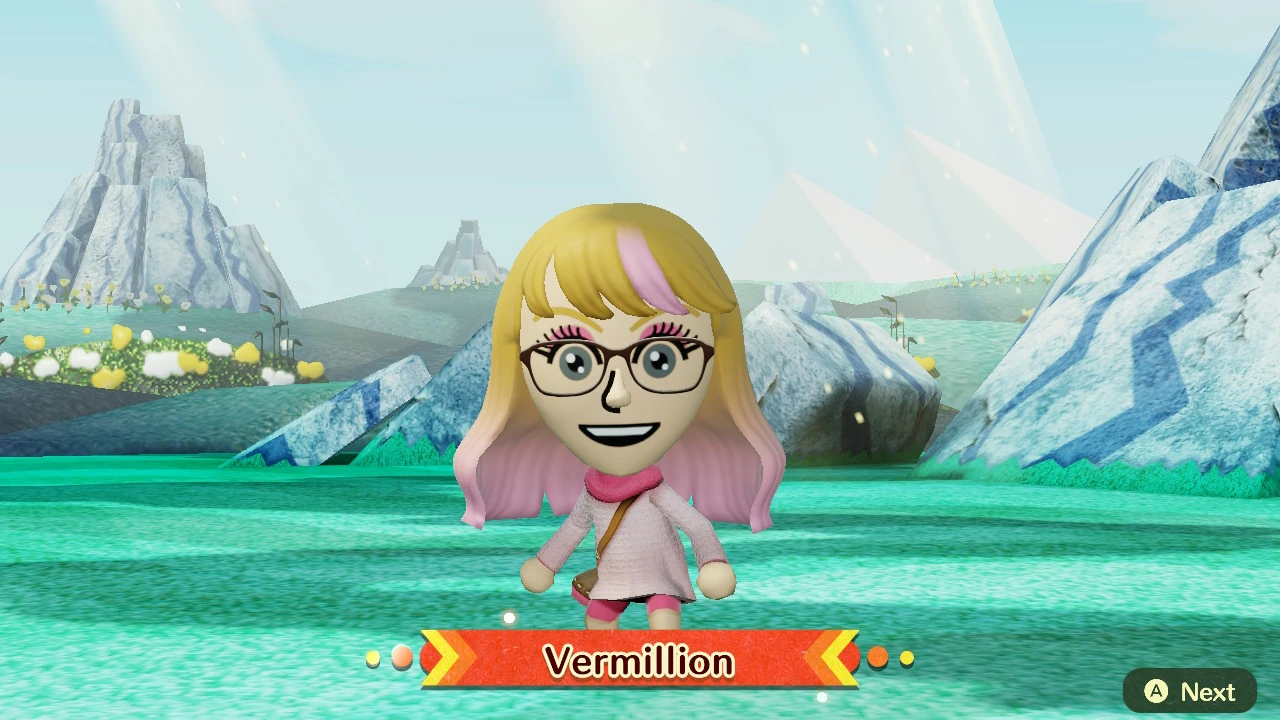Click the orange circle swatch beside the banner
The height and width of the screenshot is (720, 1280).
tap(878, 657)
